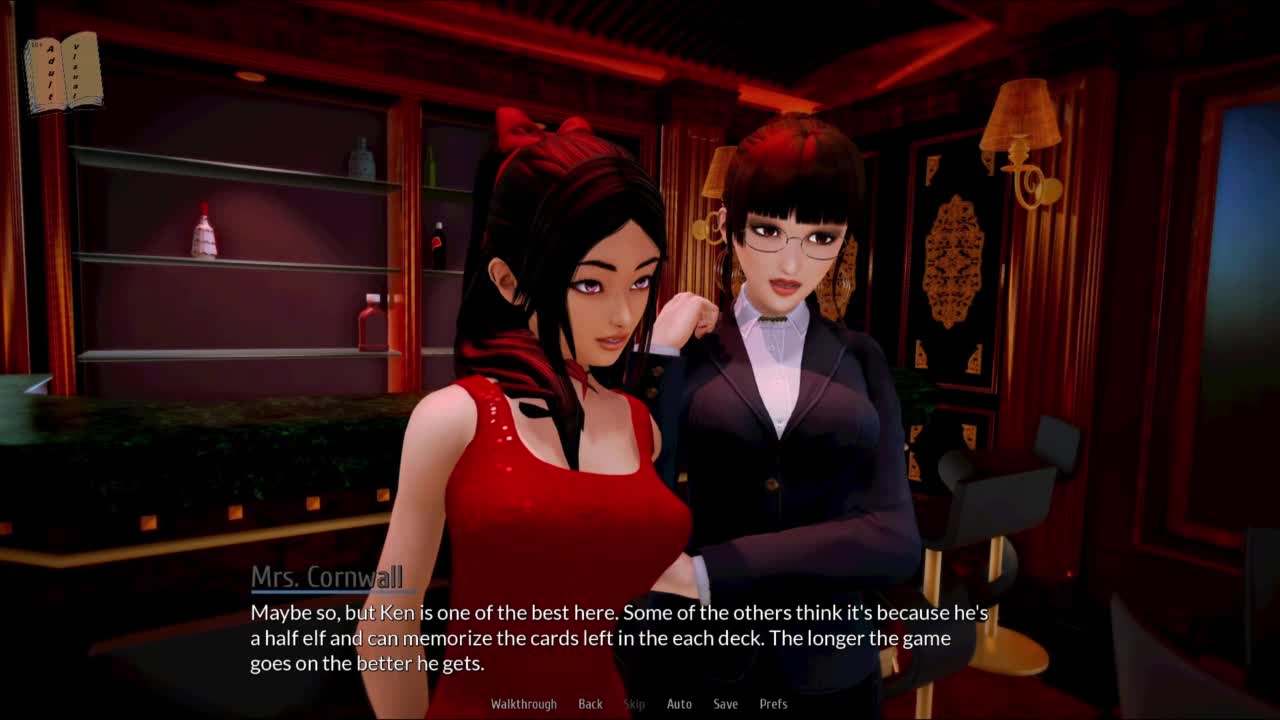Open the Prefs menu
Screen dimensions: 1280x720
[773, 704]
